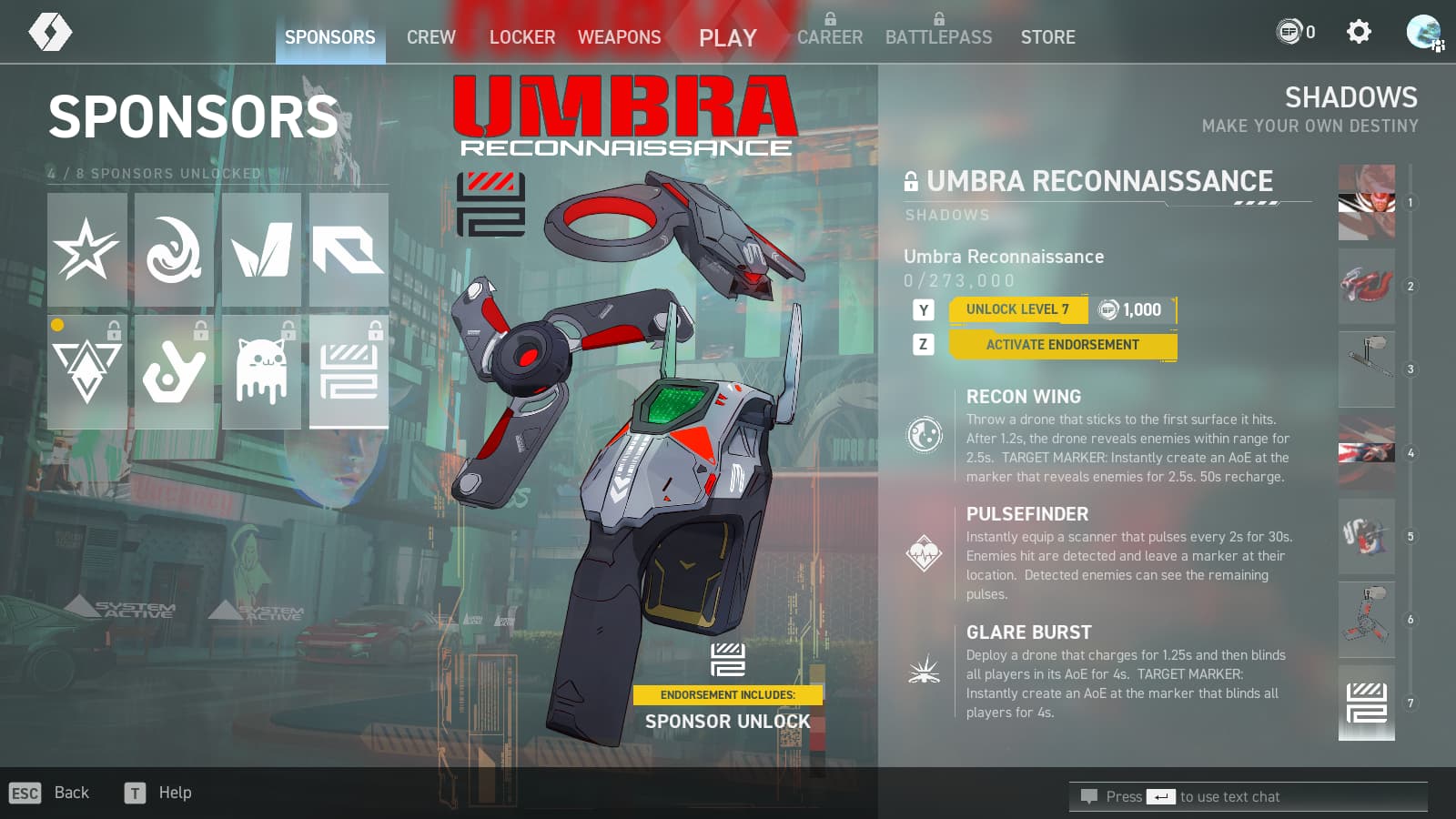1456x819 pixels.
Task: Click the text chat box
Action: pos(1248,796)
